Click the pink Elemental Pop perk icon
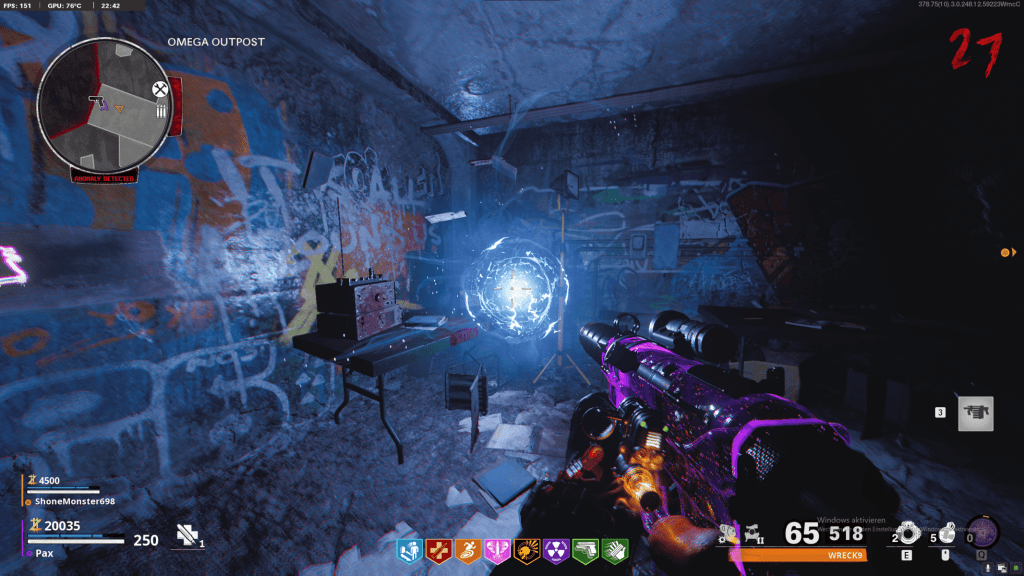 (x=497, y=549)
